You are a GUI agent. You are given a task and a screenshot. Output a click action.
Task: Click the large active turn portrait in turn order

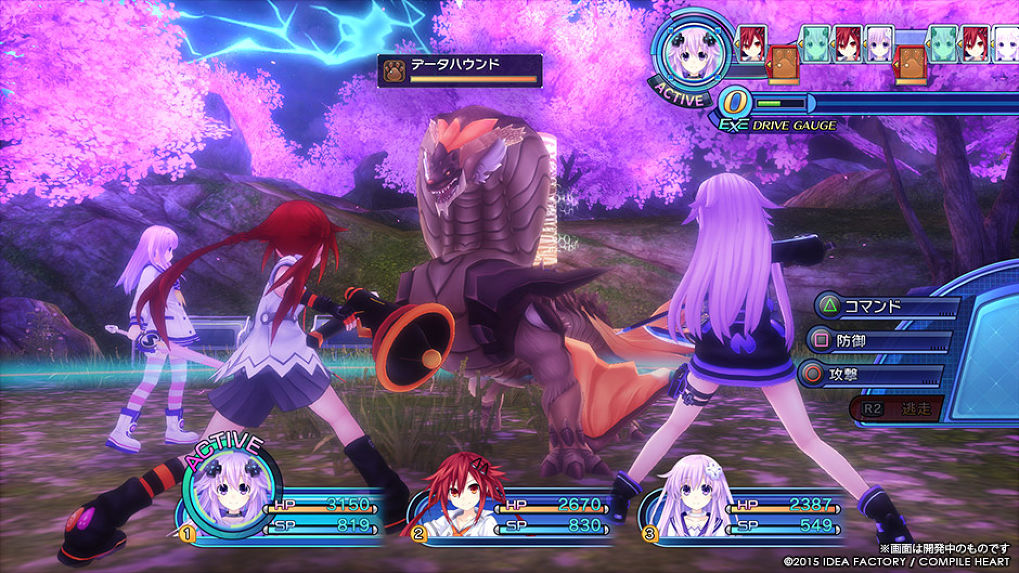[x=690, y=58]
